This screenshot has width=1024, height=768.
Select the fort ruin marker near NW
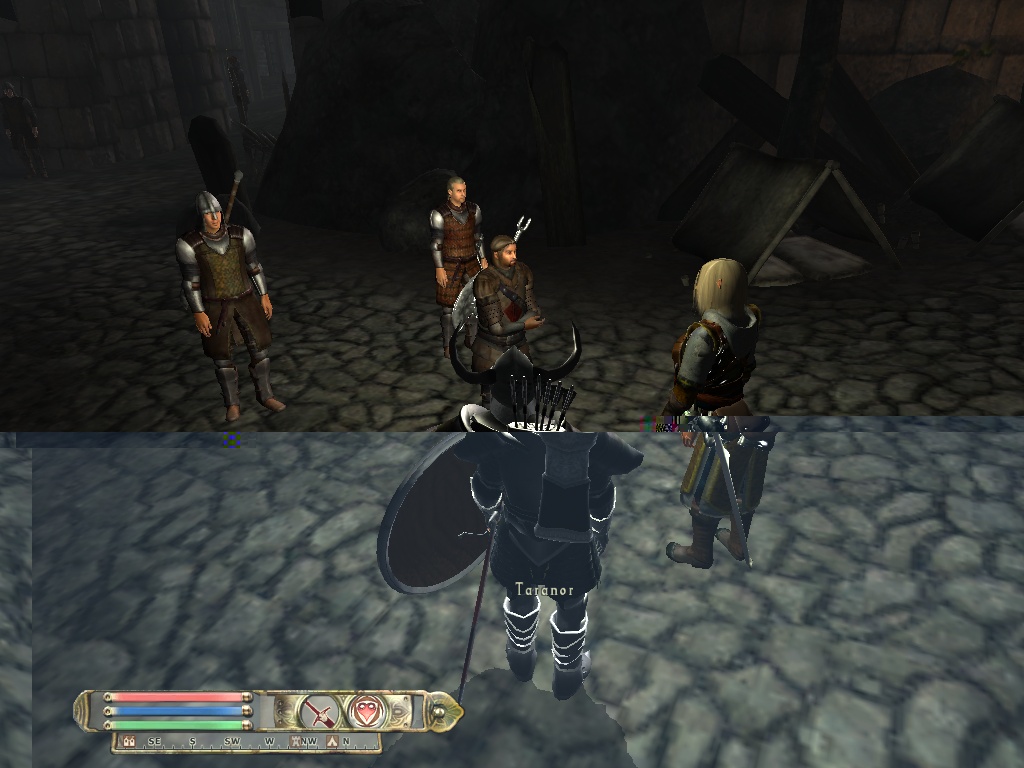click(x=295, y=742)
